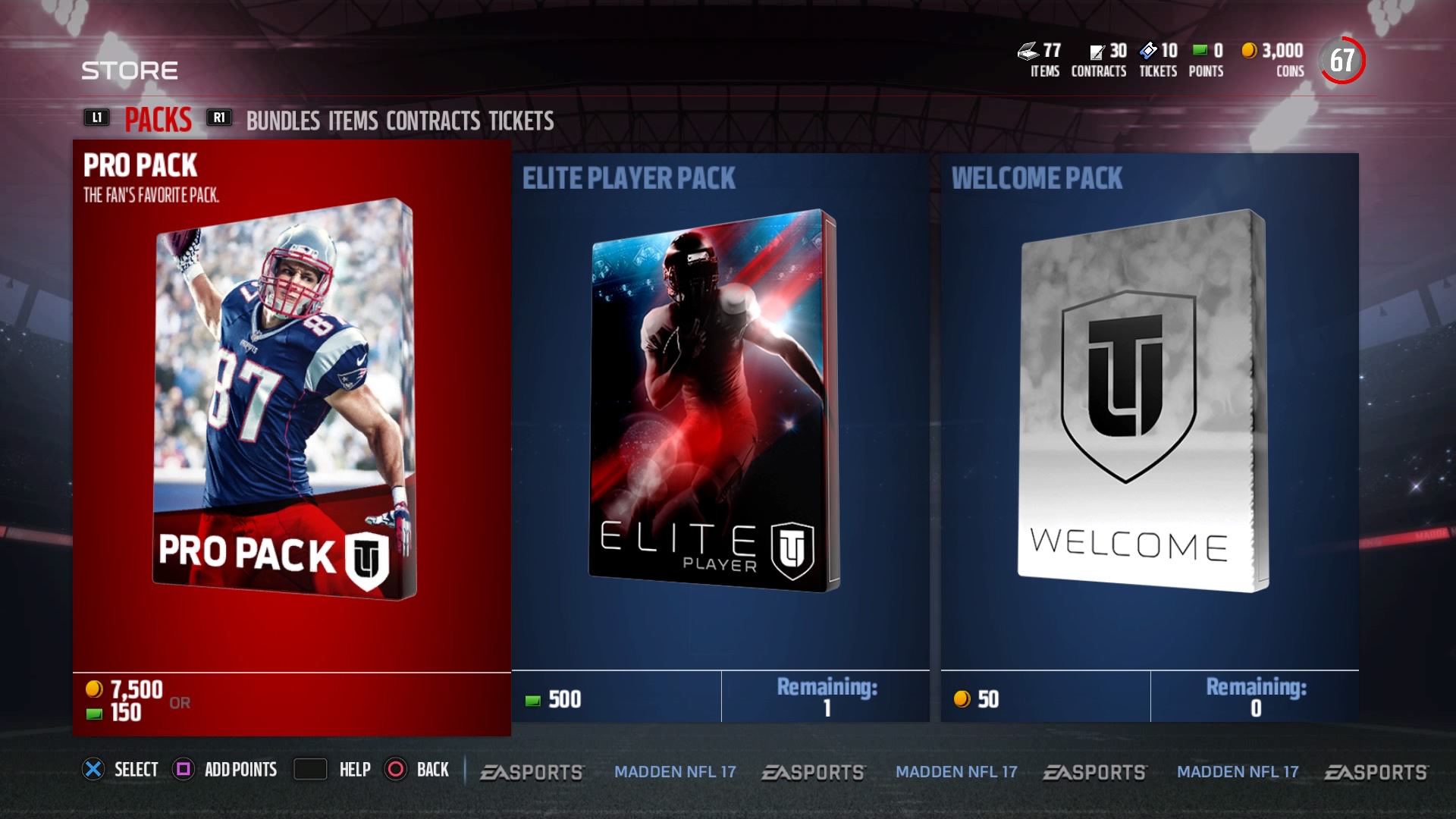The height and width of the screenshot is (819, 1456).
Task: Click the R1 shoulder button prompt
Action: coord(219,118)
